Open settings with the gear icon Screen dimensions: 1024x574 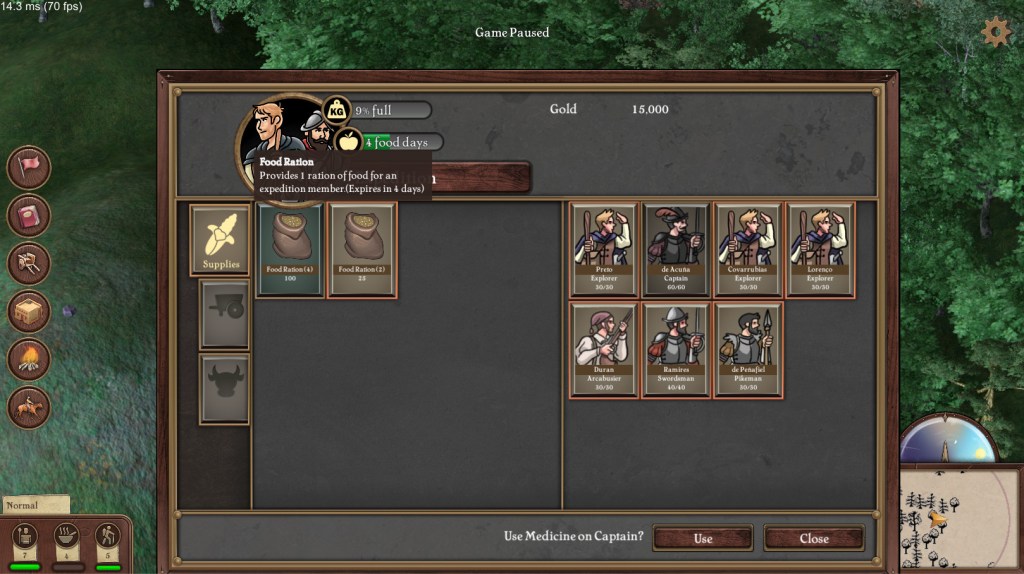point(995,32)
